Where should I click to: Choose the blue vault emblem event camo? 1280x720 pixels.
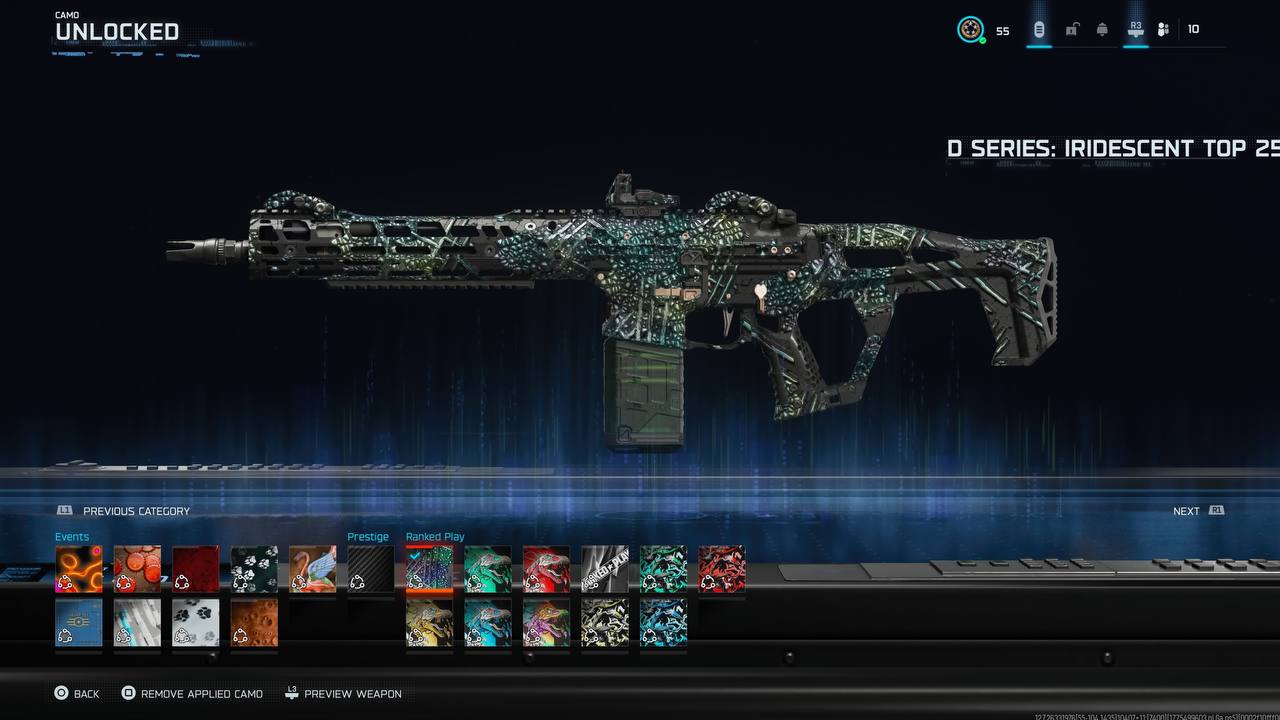click(78, 622)
